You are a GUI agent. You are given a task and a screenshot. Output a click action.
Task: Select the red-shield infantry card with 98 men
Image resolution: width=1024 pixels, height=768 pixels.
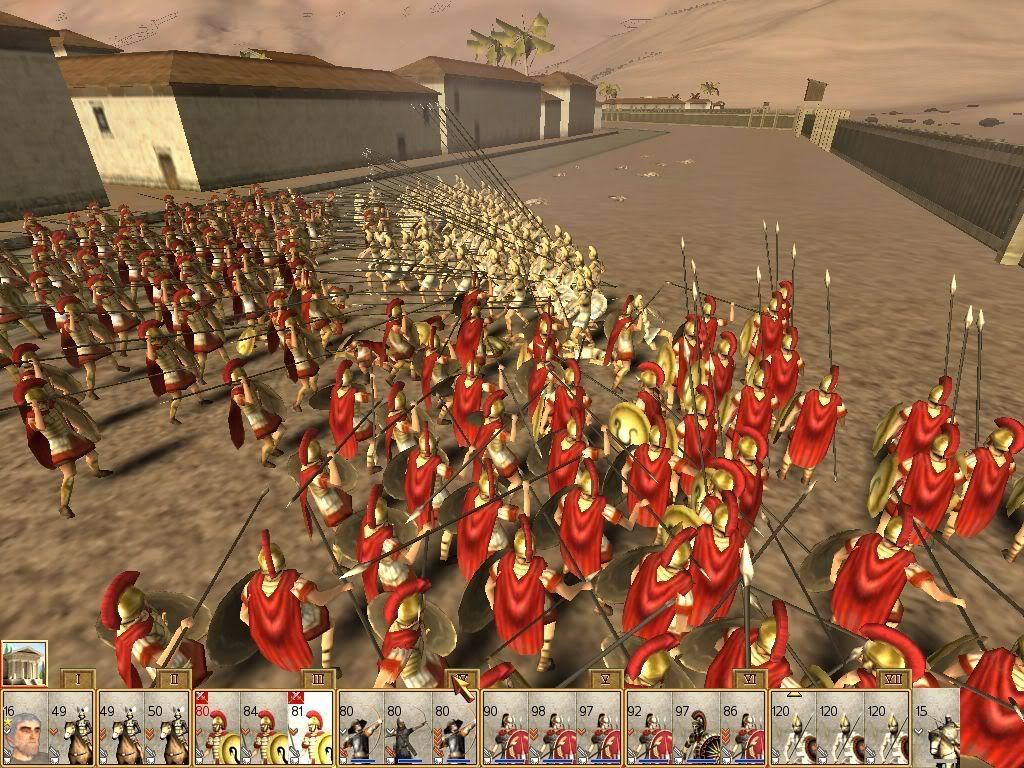point(552,728)
